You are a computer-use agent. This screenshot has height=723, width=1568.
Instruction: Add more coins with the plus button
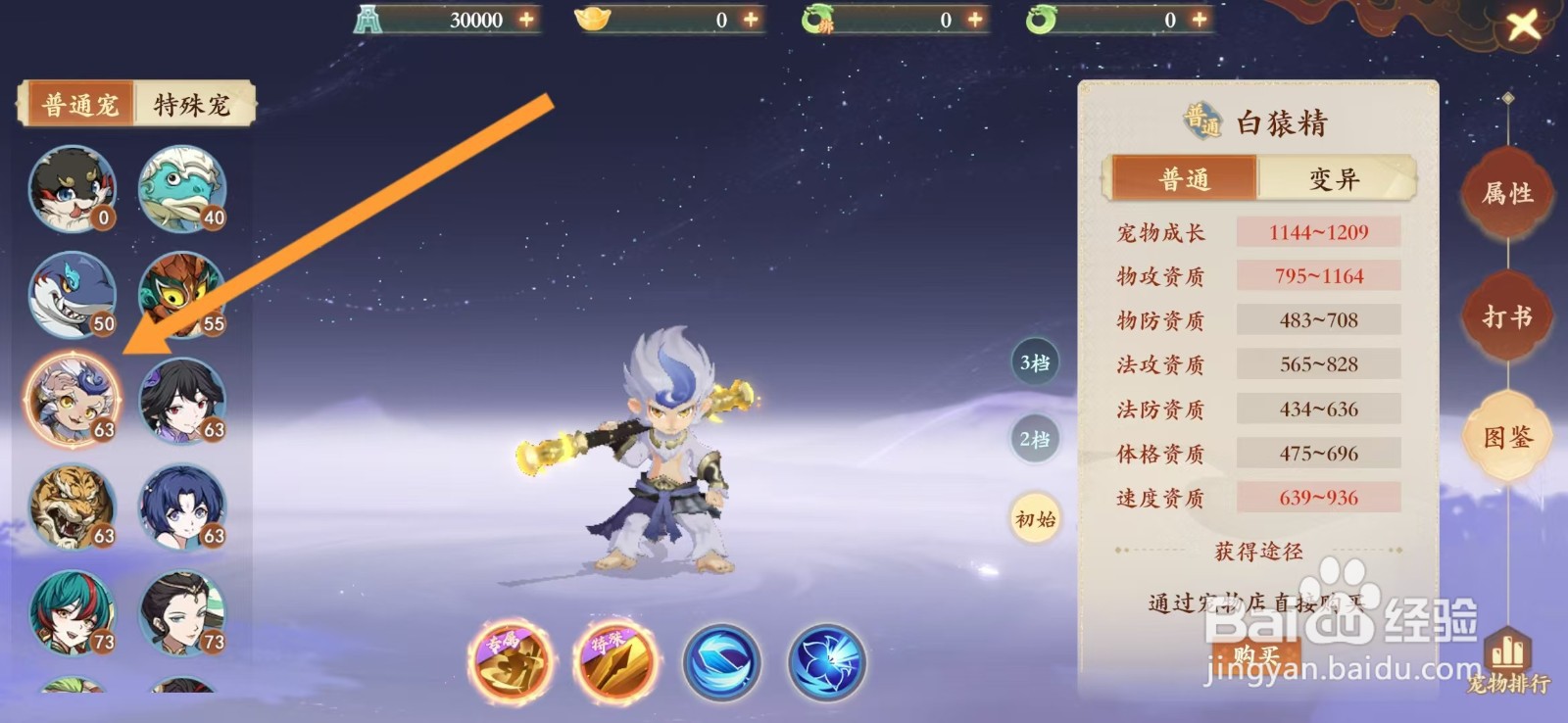pos(527,17)
